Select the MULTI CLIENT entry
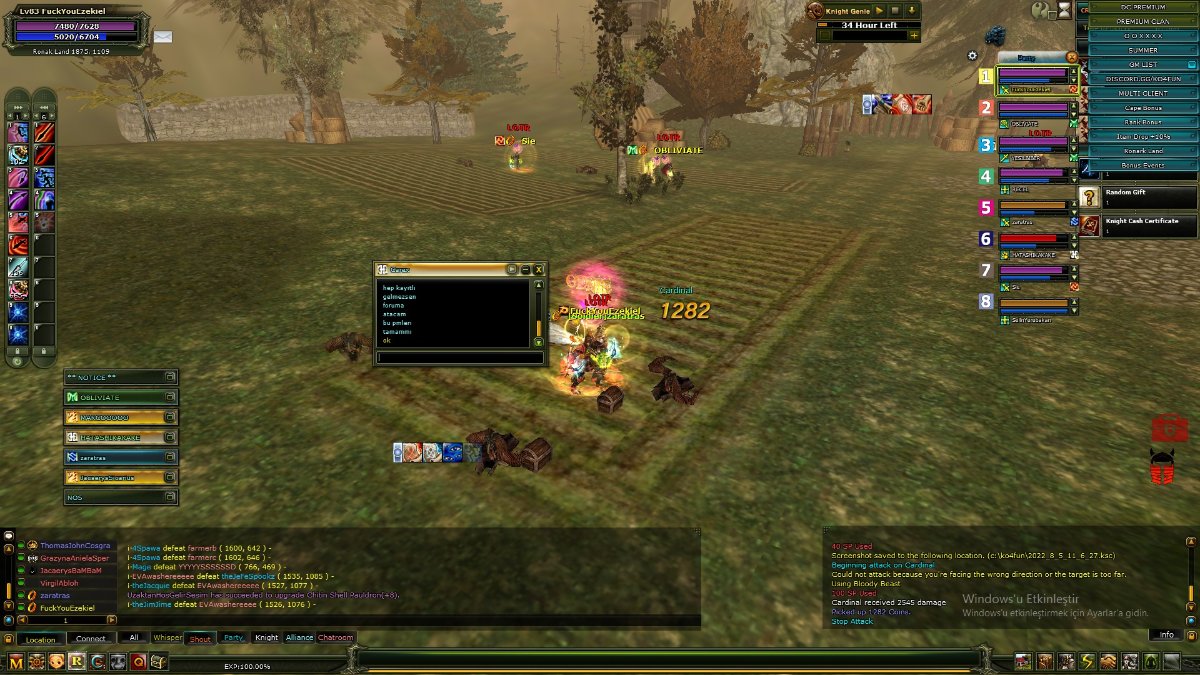Image resolution: width=1200 pixels, height=675 pixels. (1142, 93)
